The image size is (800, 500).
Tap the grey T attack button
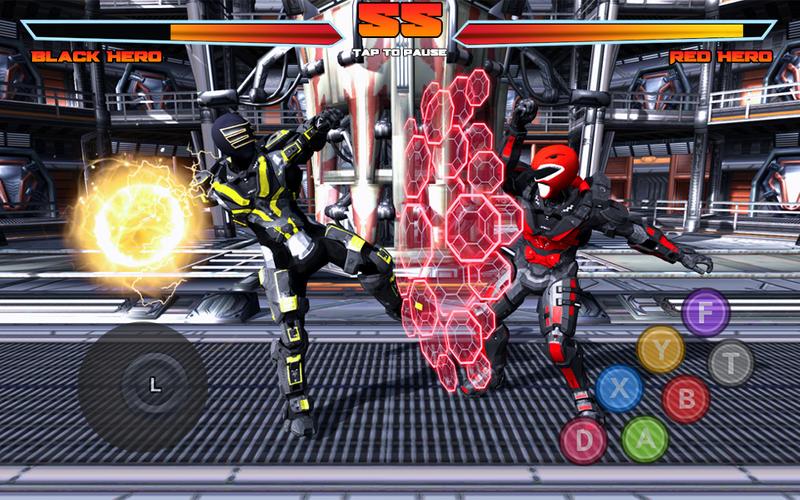point(731,363)
